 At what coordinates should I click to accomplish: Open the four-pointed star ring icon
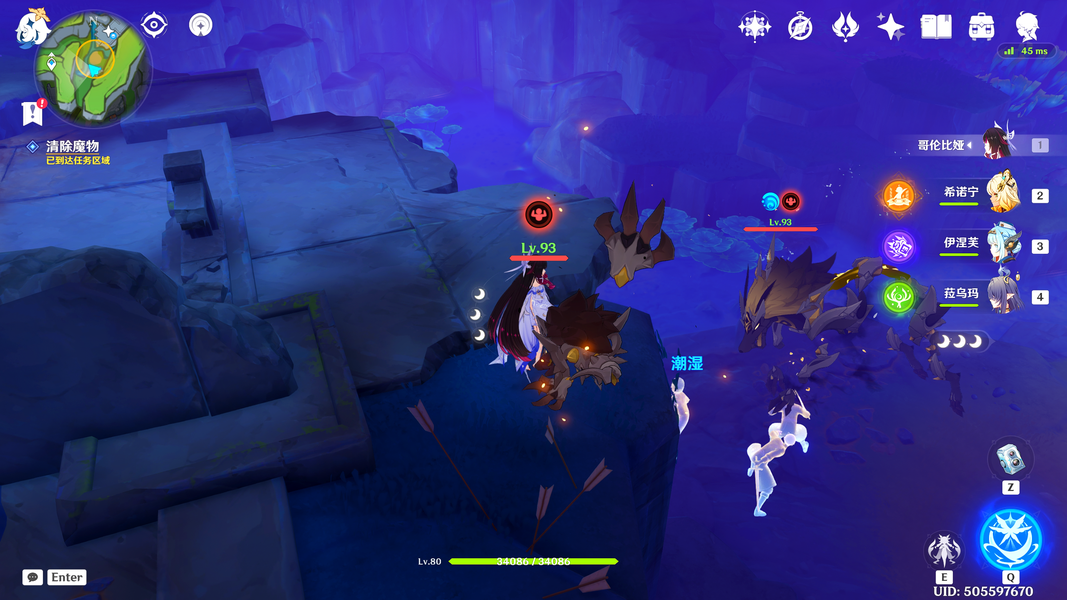click(x=754, y=27)
